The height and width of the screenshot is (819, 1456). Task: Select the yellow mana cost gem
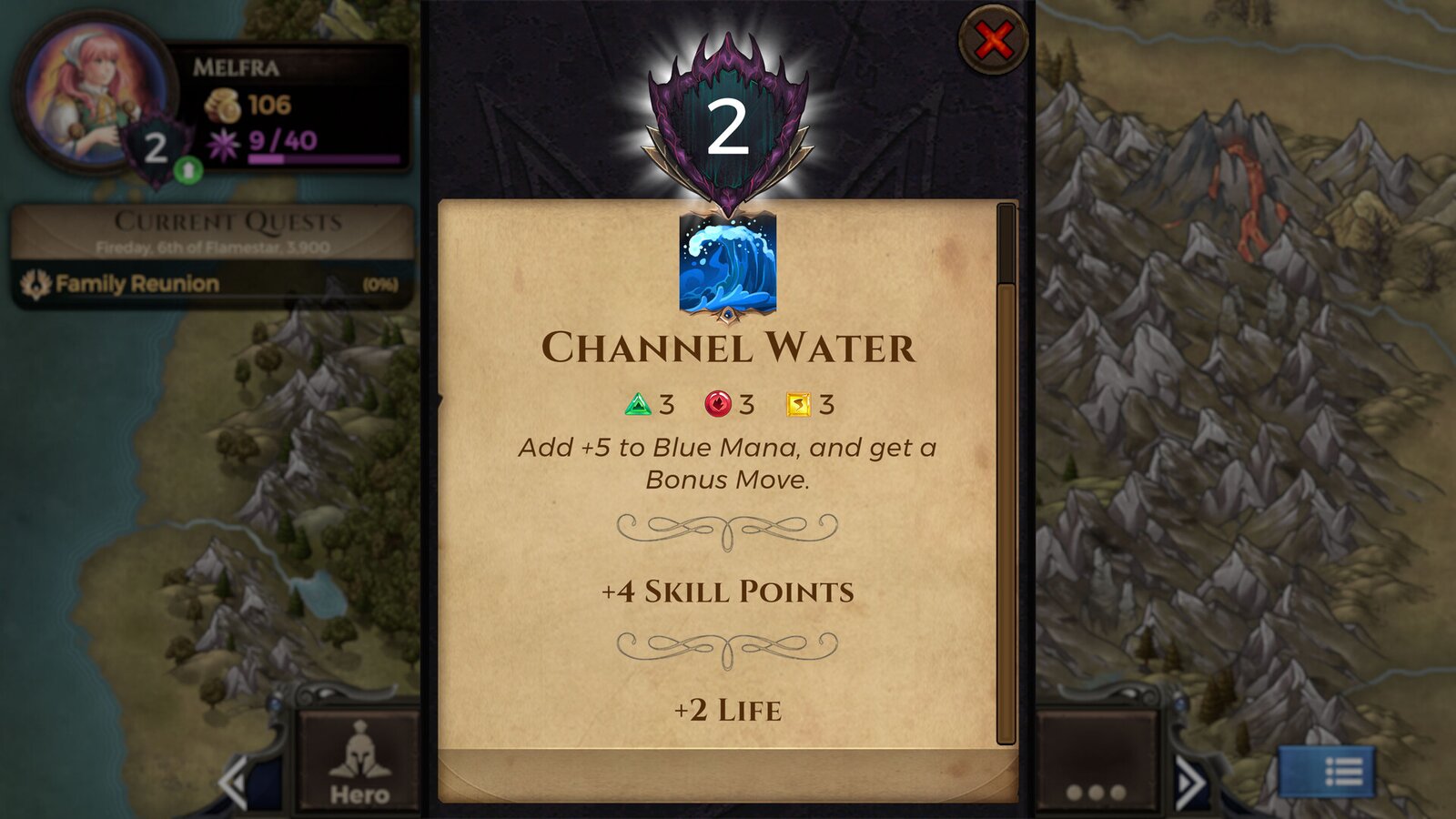coord(800,400)
